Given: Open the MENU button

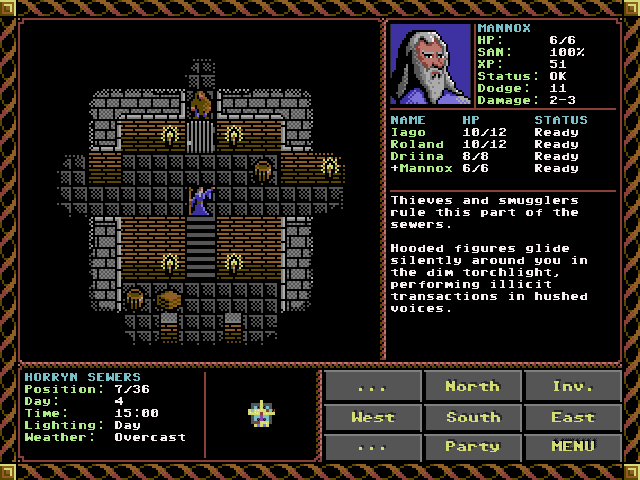Looking at the screenshot, I should point(573,446).
